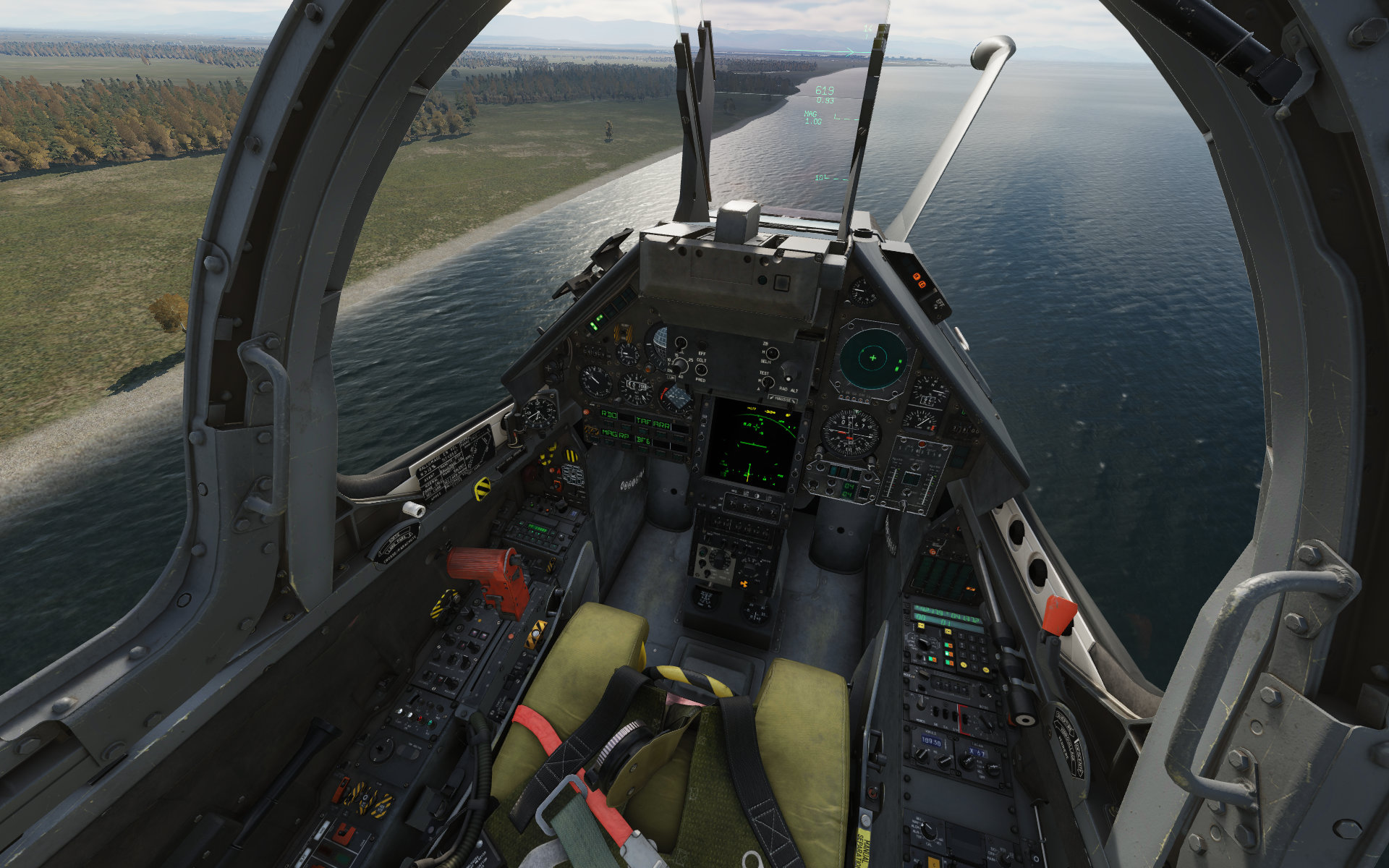Flip the TEST switch beside the RAD ALT knob
Image resolution: width=1389 pixels, height=868 pixels.
click(767, 380)
